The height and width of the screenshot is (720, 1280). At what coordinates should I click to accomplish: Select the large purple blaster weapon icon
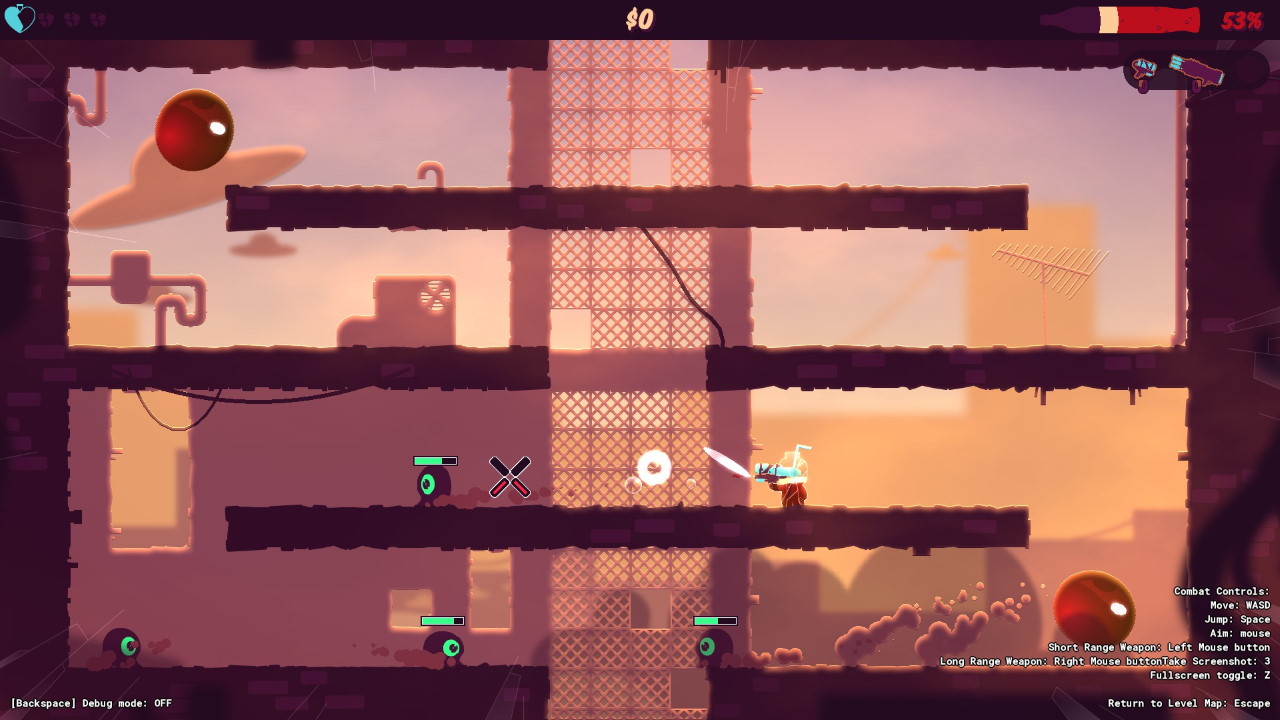point(1196,71)
